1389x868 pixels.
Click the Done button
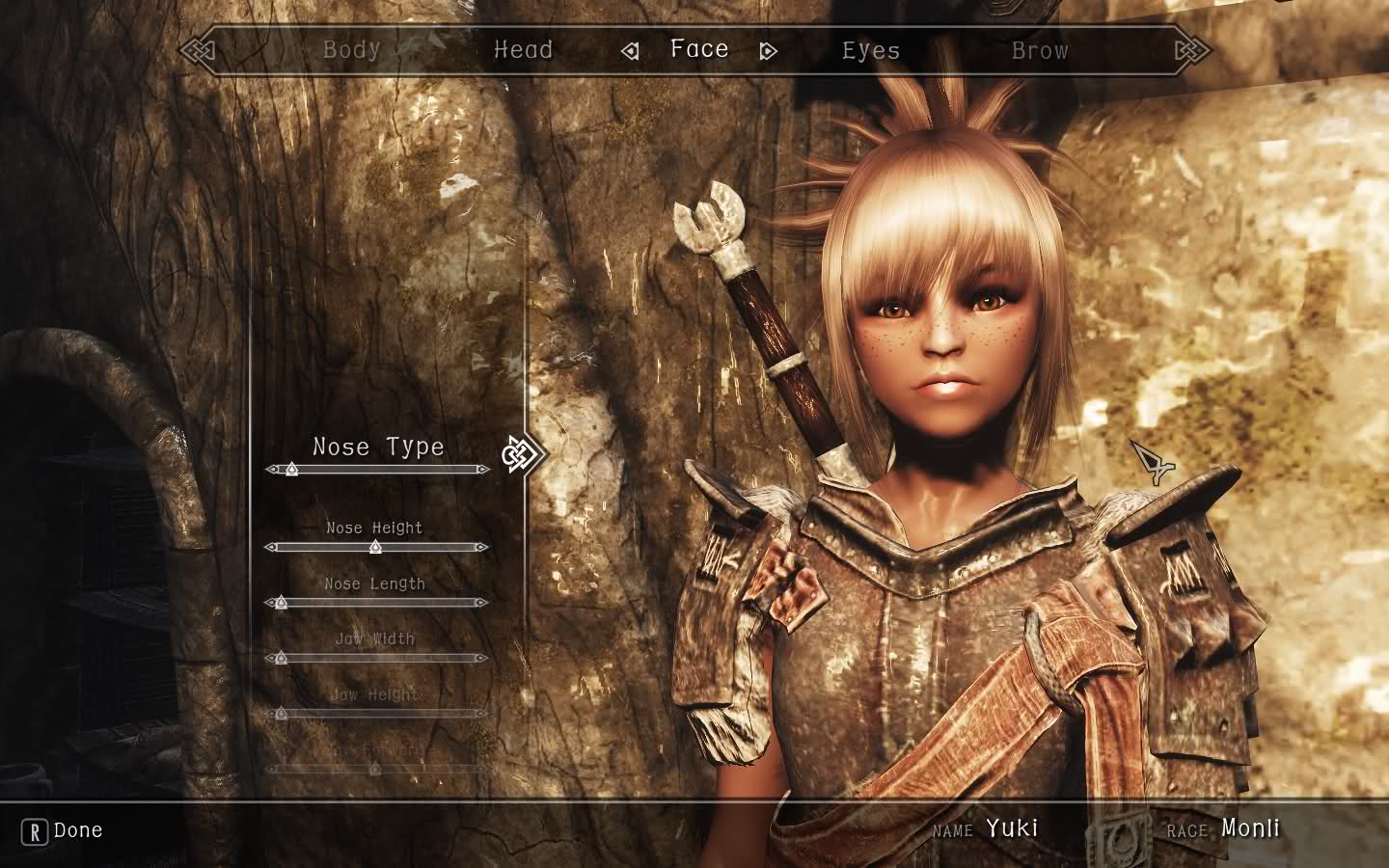[x=63, y=830]
